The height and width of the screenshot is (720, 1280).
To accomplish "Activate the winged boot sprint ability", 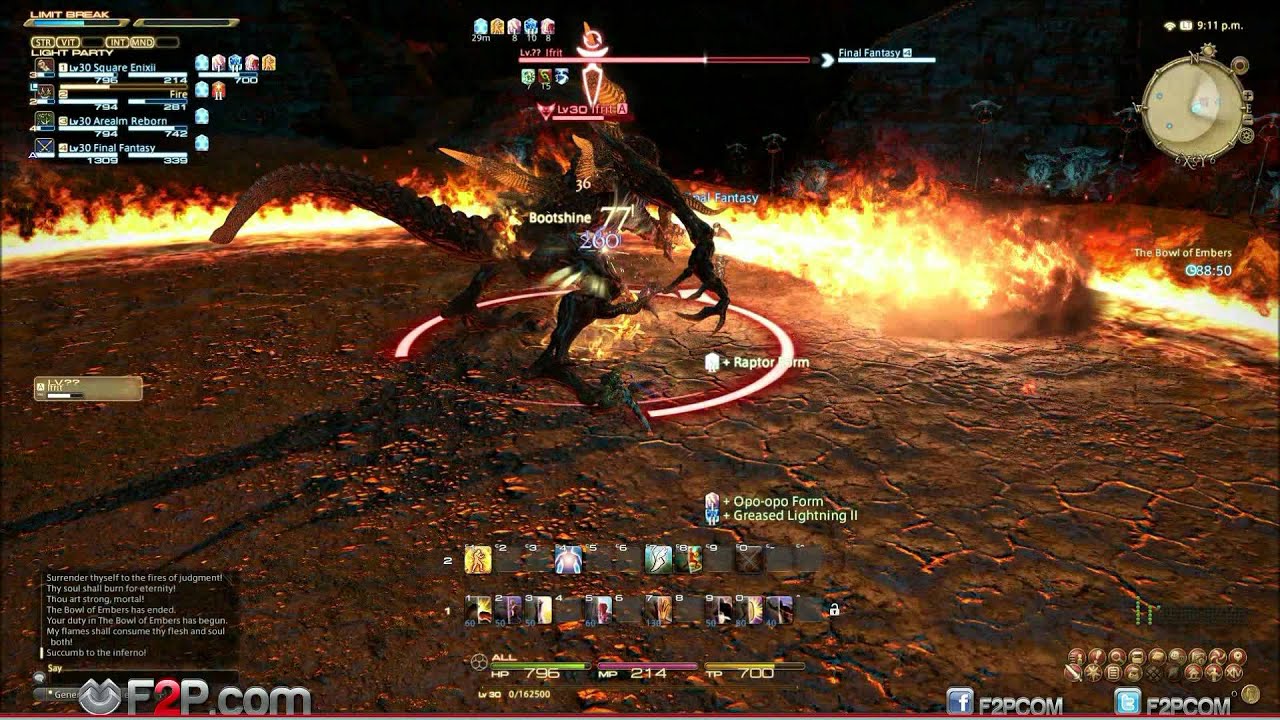I will pos(658,560).
